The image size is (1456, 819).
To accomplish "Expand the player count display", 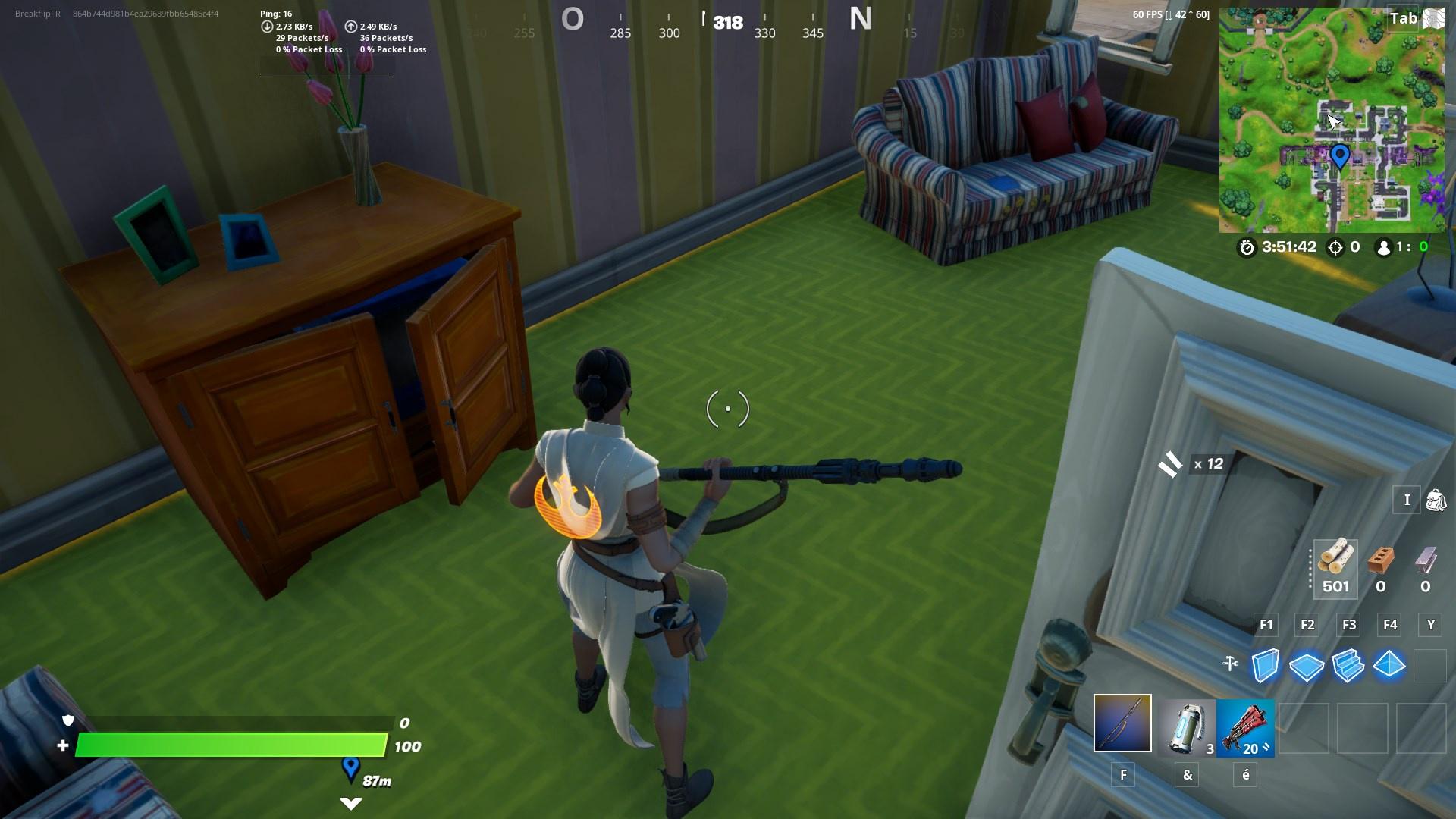I will coord(1402,246).
